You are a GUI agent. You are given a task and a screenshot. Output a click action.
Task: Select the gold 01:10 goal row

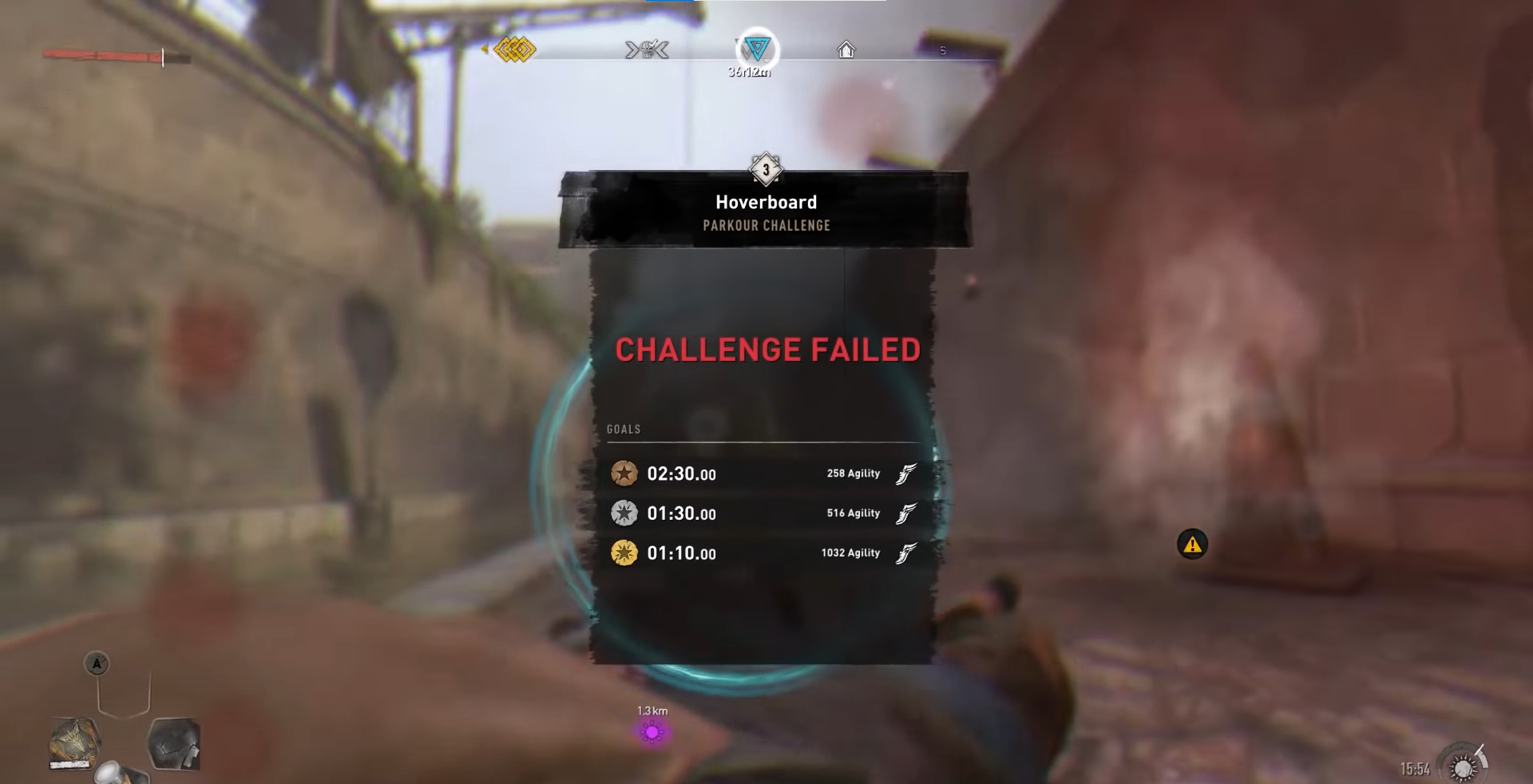click(764, 552)
